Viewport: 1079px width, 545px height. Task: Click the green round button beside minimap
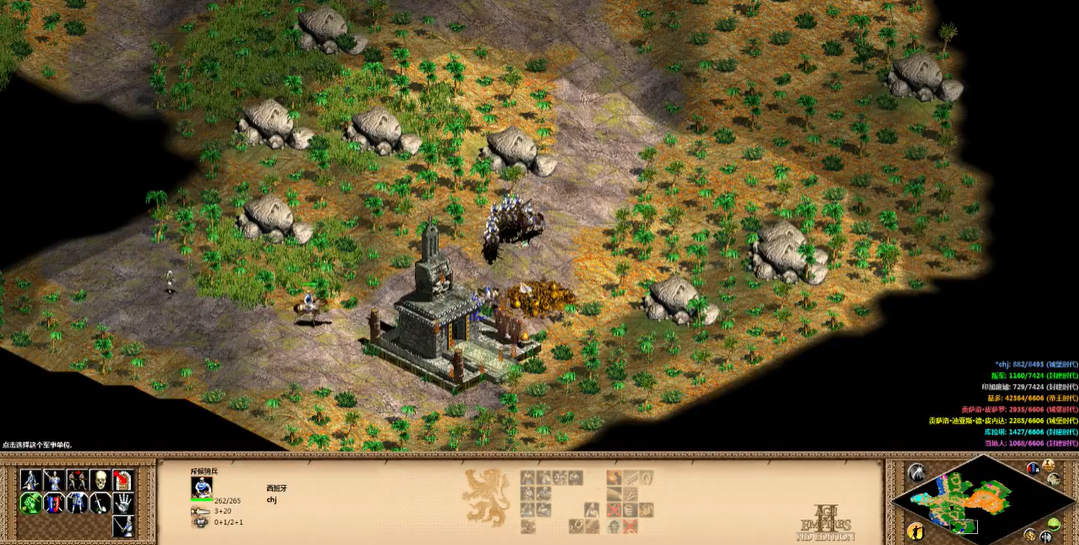click(x=1055, y=526)
